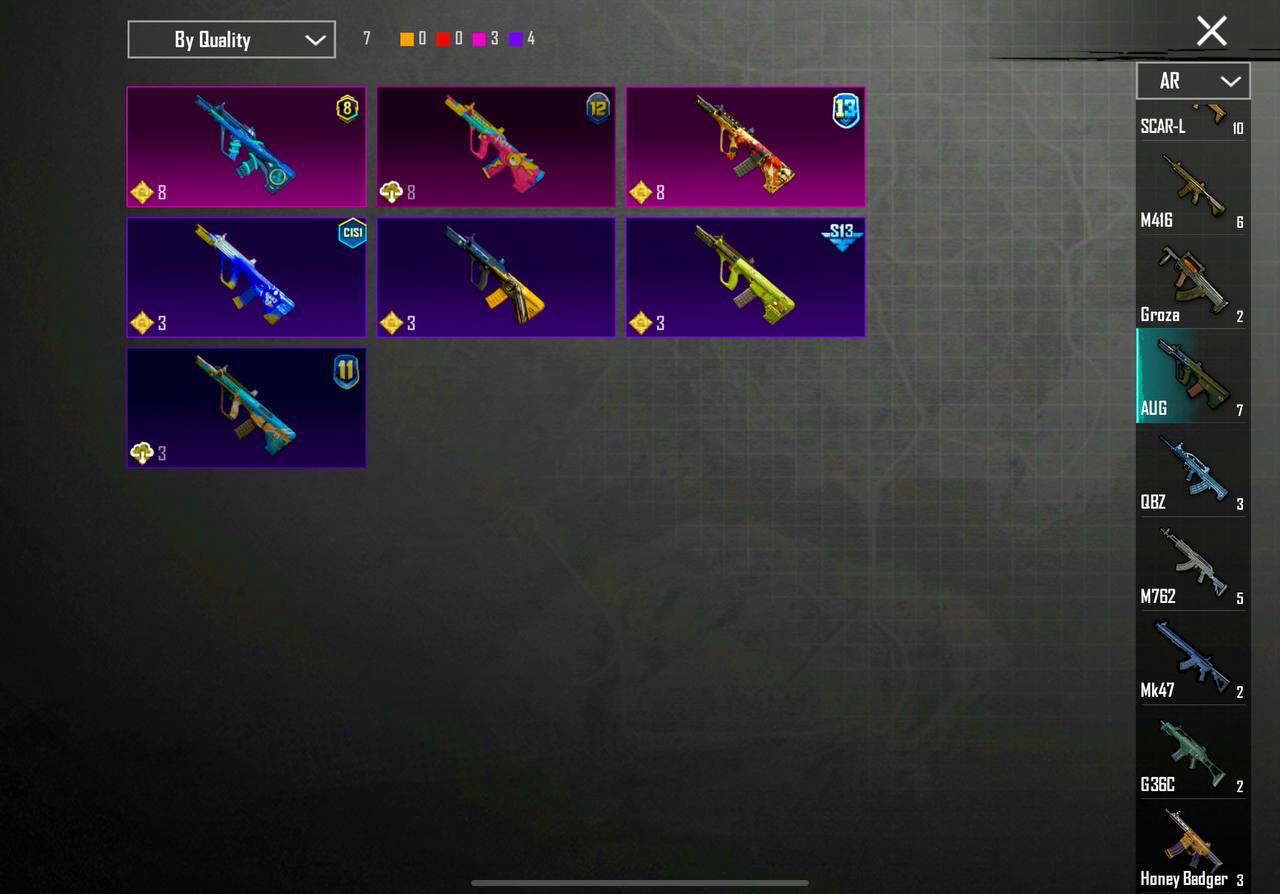Select the G36C weapon category
This screenshot has height=894, width=1280.
click(x=1192, y=754)
